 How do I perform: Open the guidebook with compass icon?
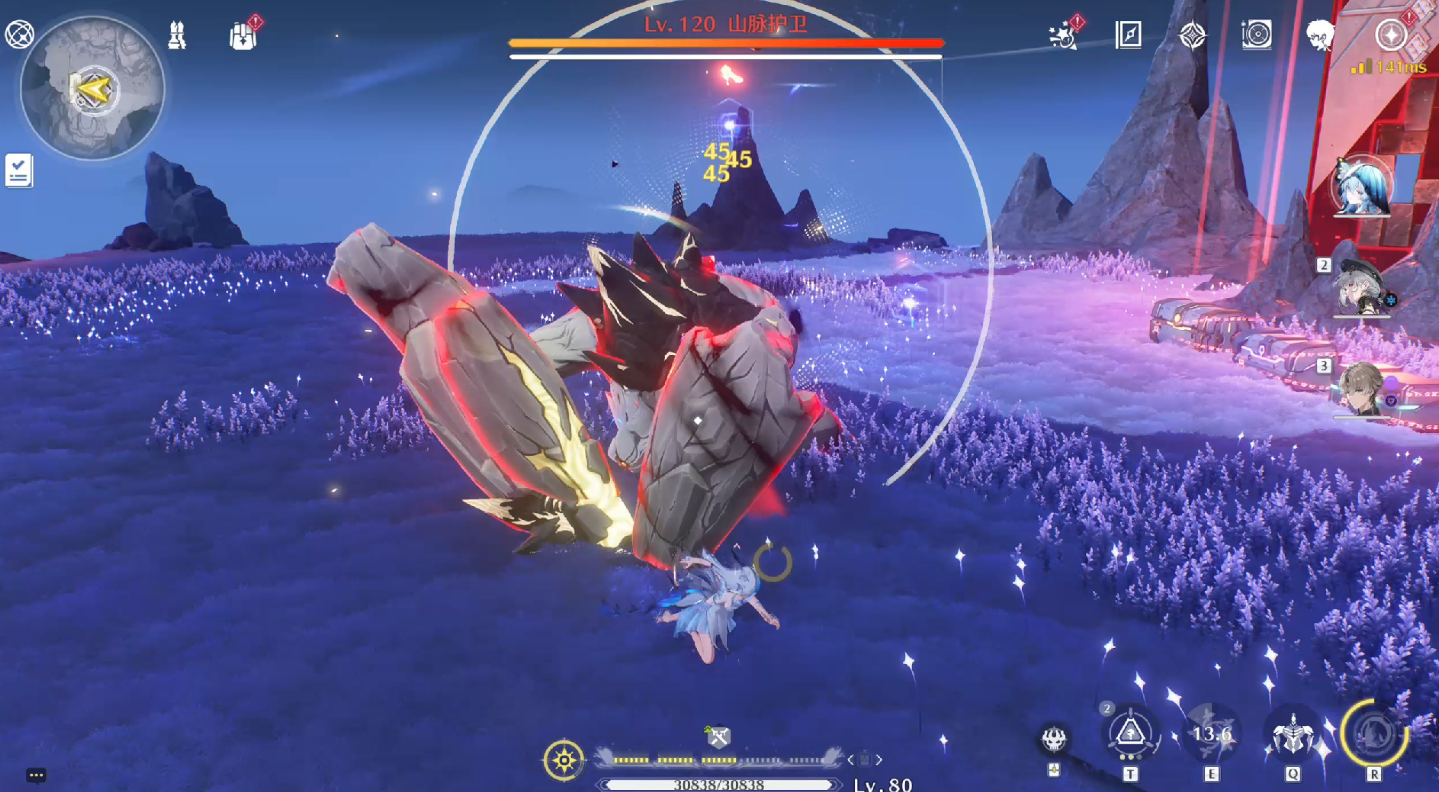1128,35
